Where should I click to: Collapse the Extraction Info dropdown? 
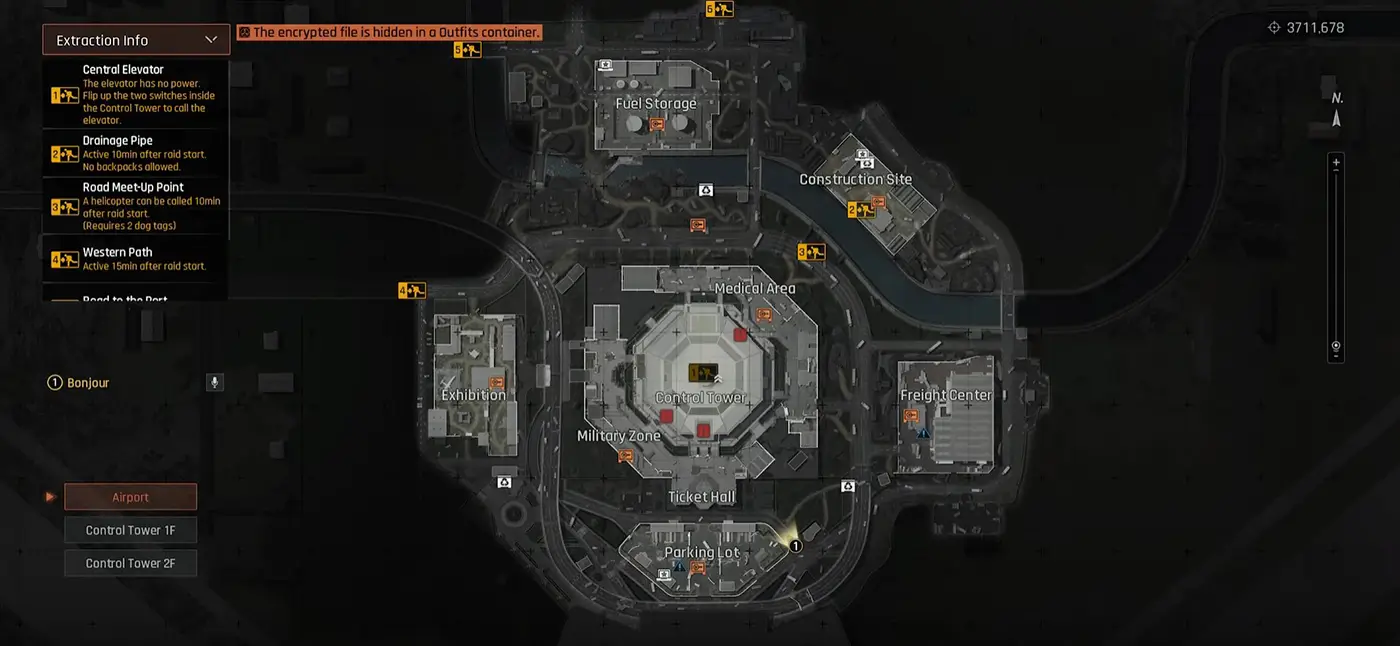click(x=211, y=40)
